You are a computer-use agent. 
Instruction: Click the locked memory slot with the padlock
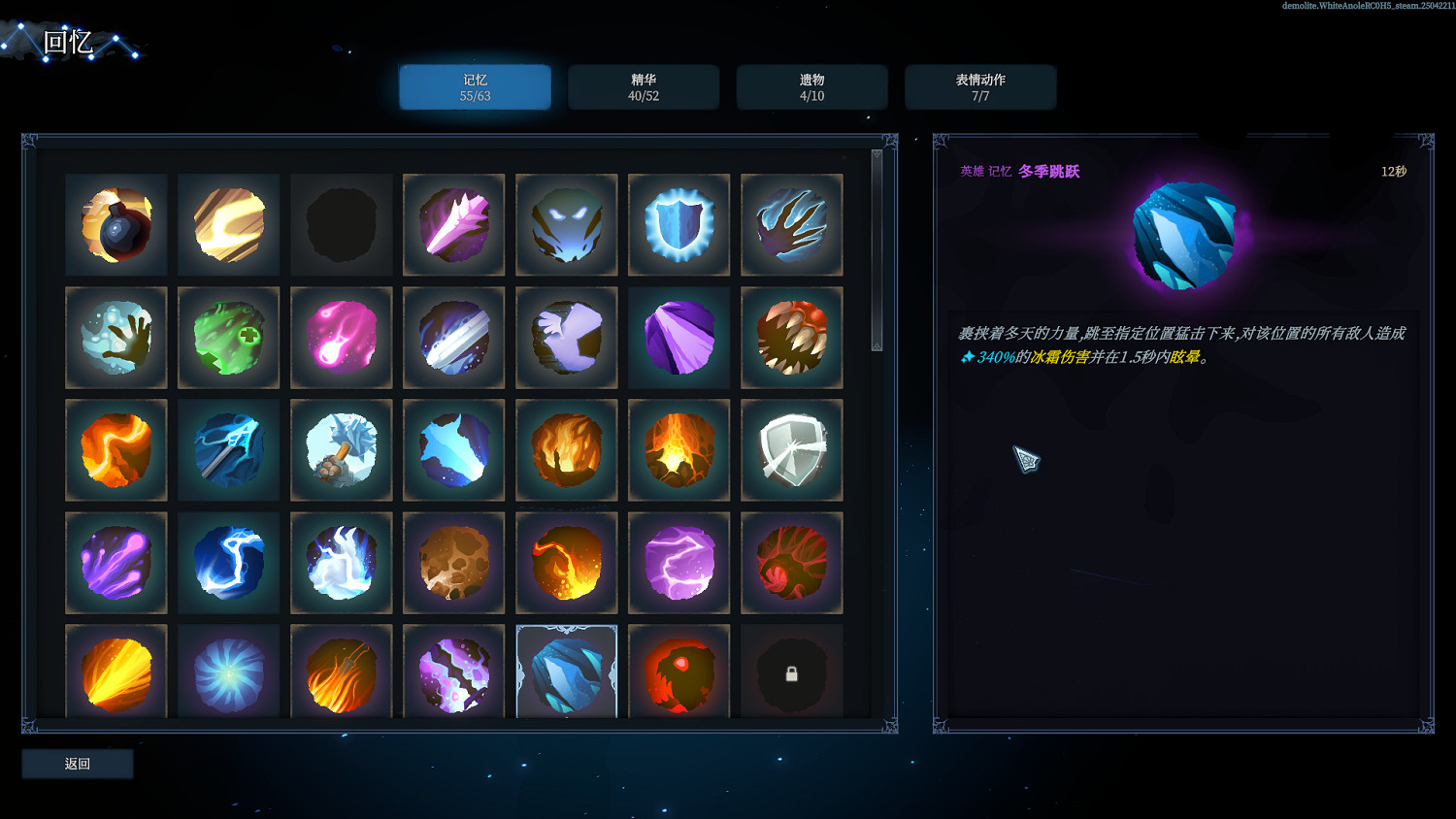pyautogui.click(x=791, y=671)
